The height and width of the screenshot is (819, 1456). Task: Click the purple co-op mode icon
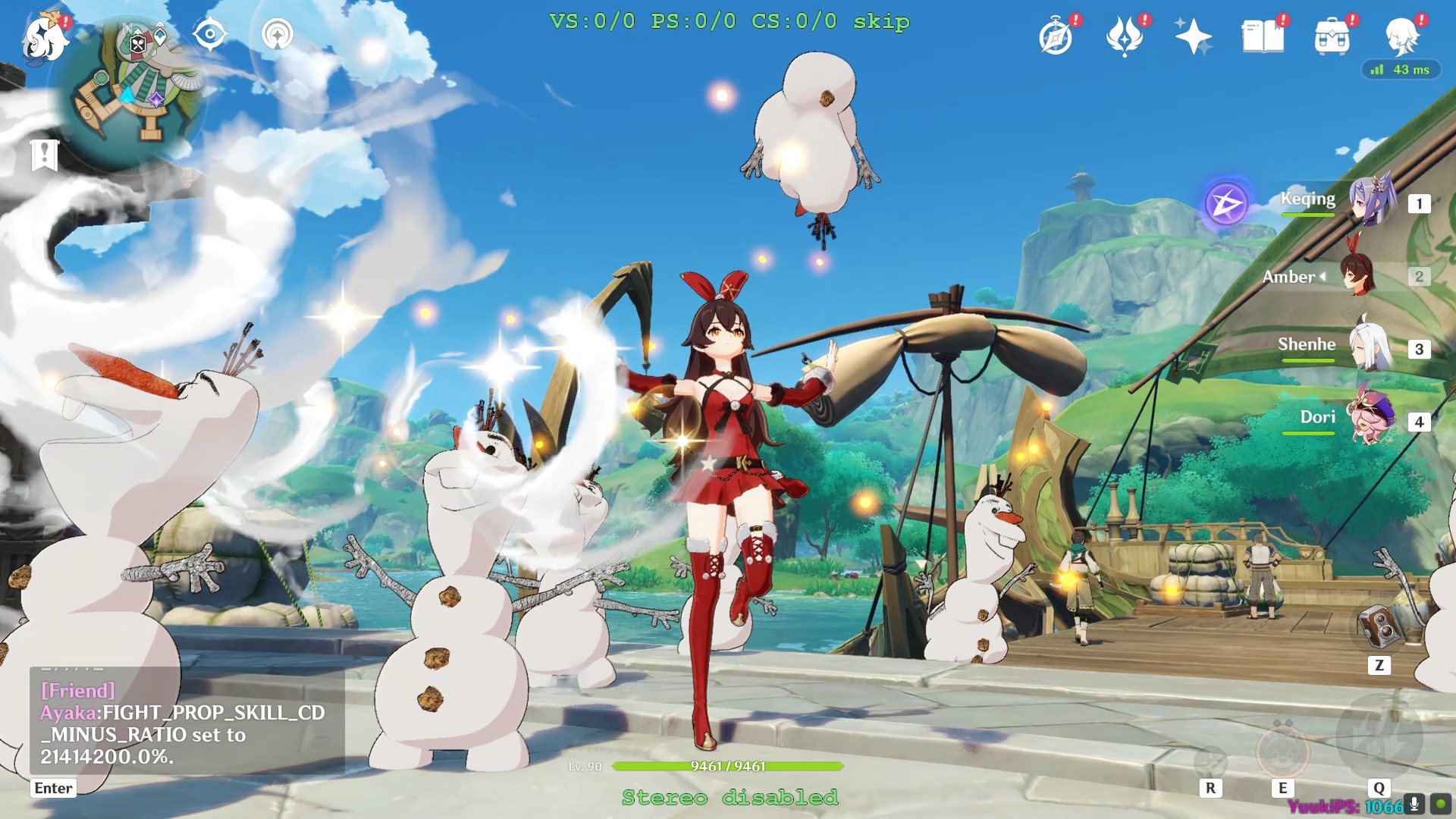[1226, 203]
